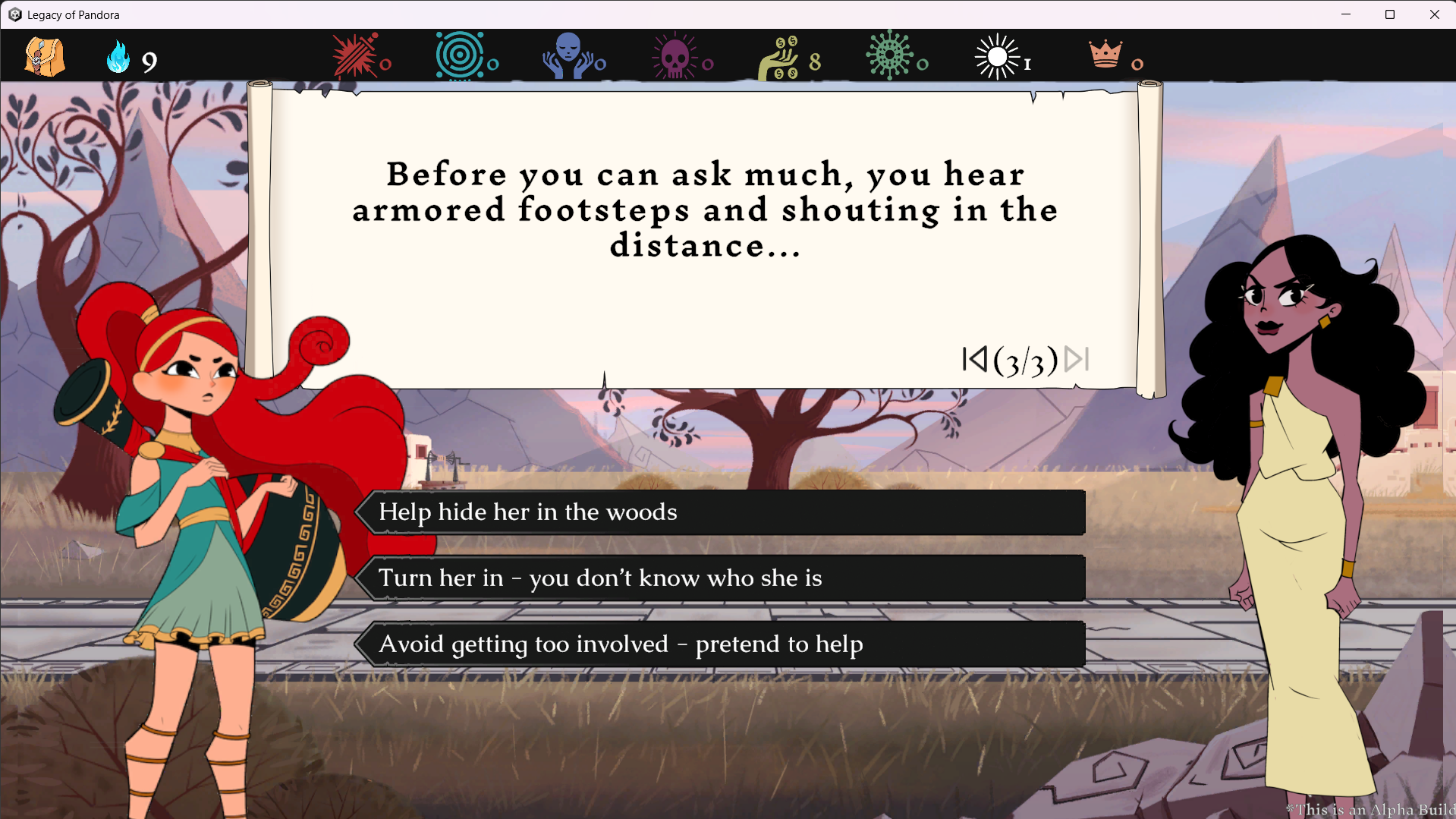
Task: Click the crown authority icon
Action: [1105, 55]
